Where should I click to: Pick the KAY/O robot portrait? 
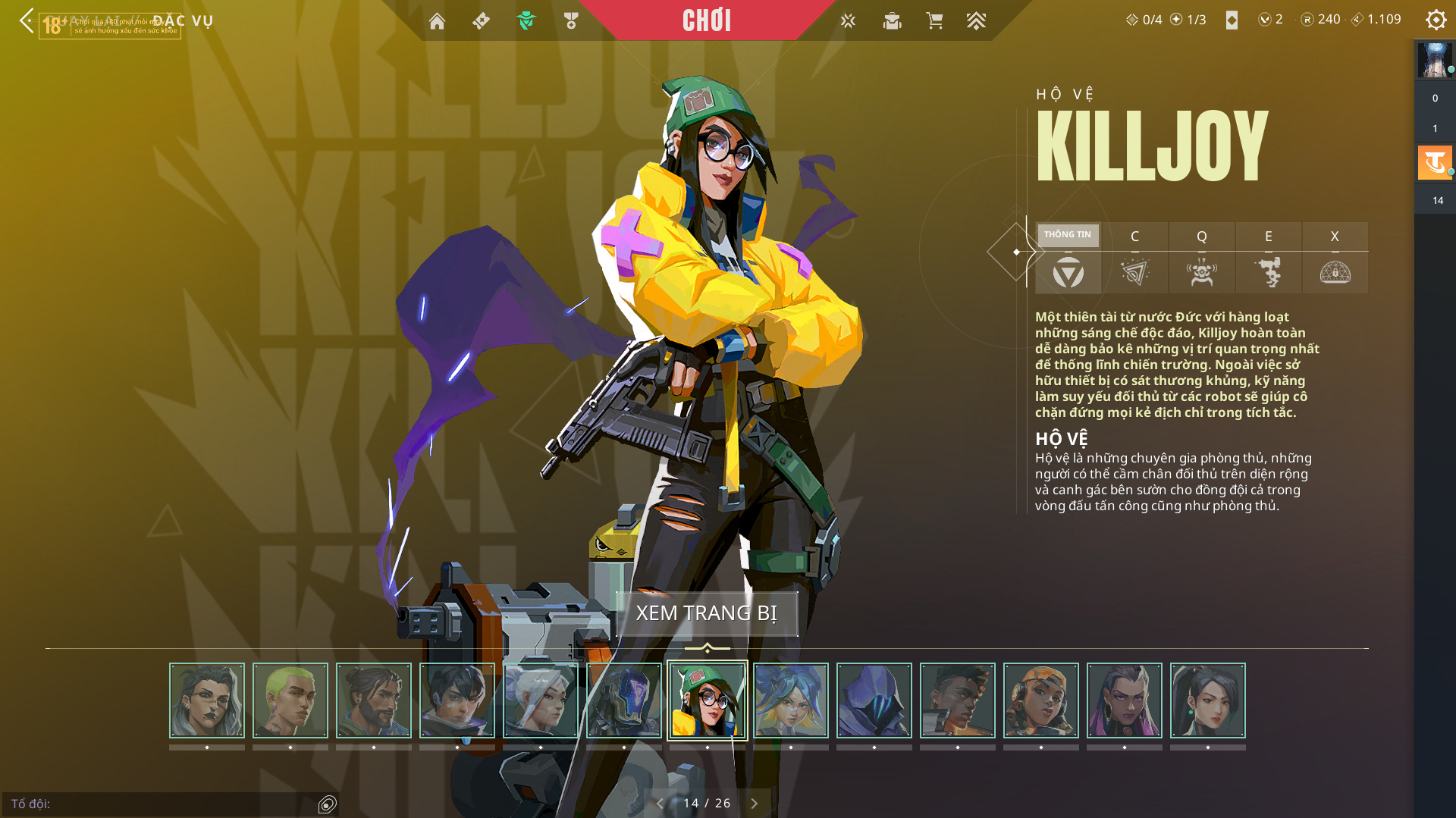pyautogui.click(x=624, y=700)
